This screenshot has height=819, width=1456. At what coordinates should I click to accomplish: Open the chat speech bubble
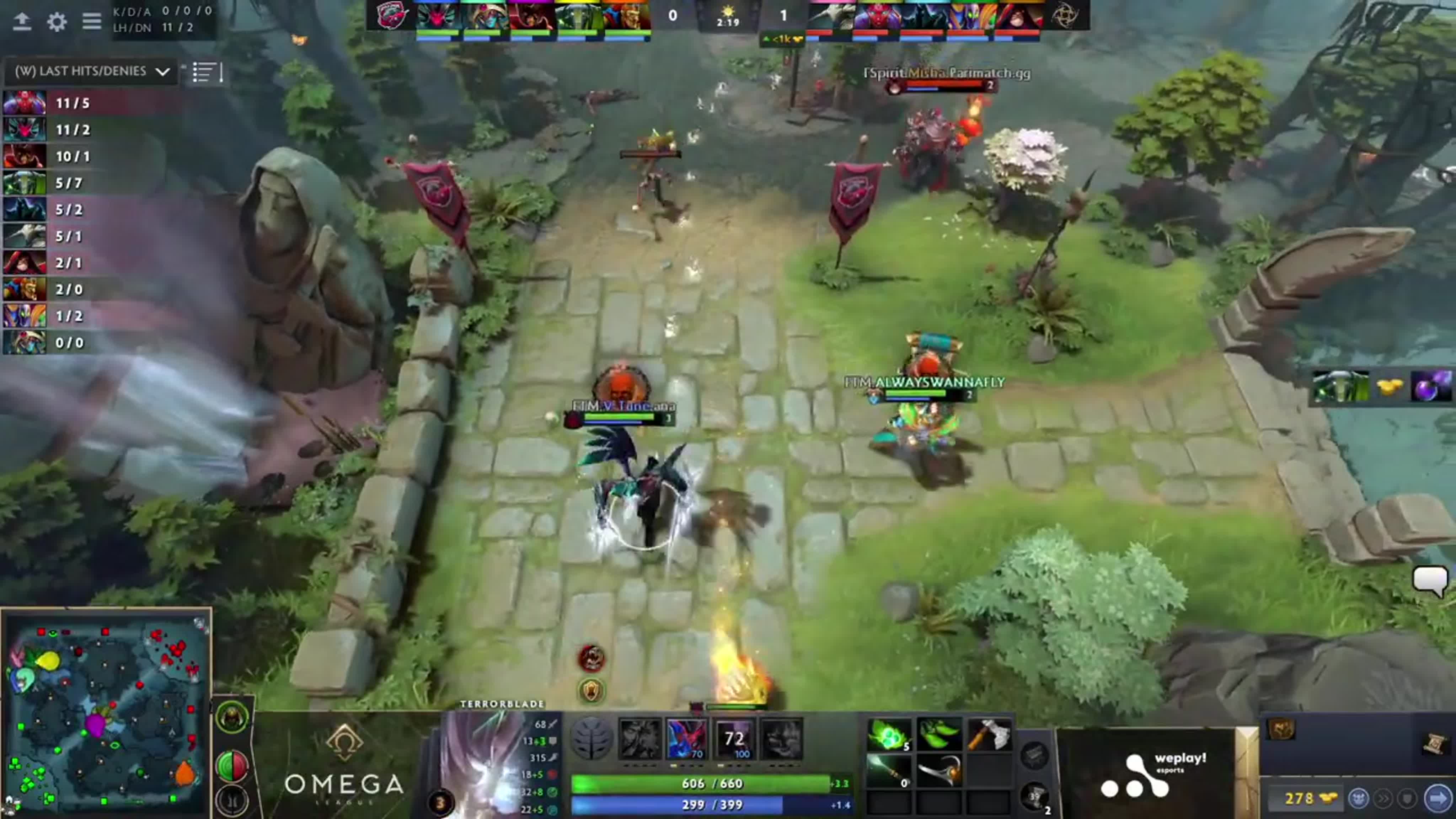(1430, 580)
